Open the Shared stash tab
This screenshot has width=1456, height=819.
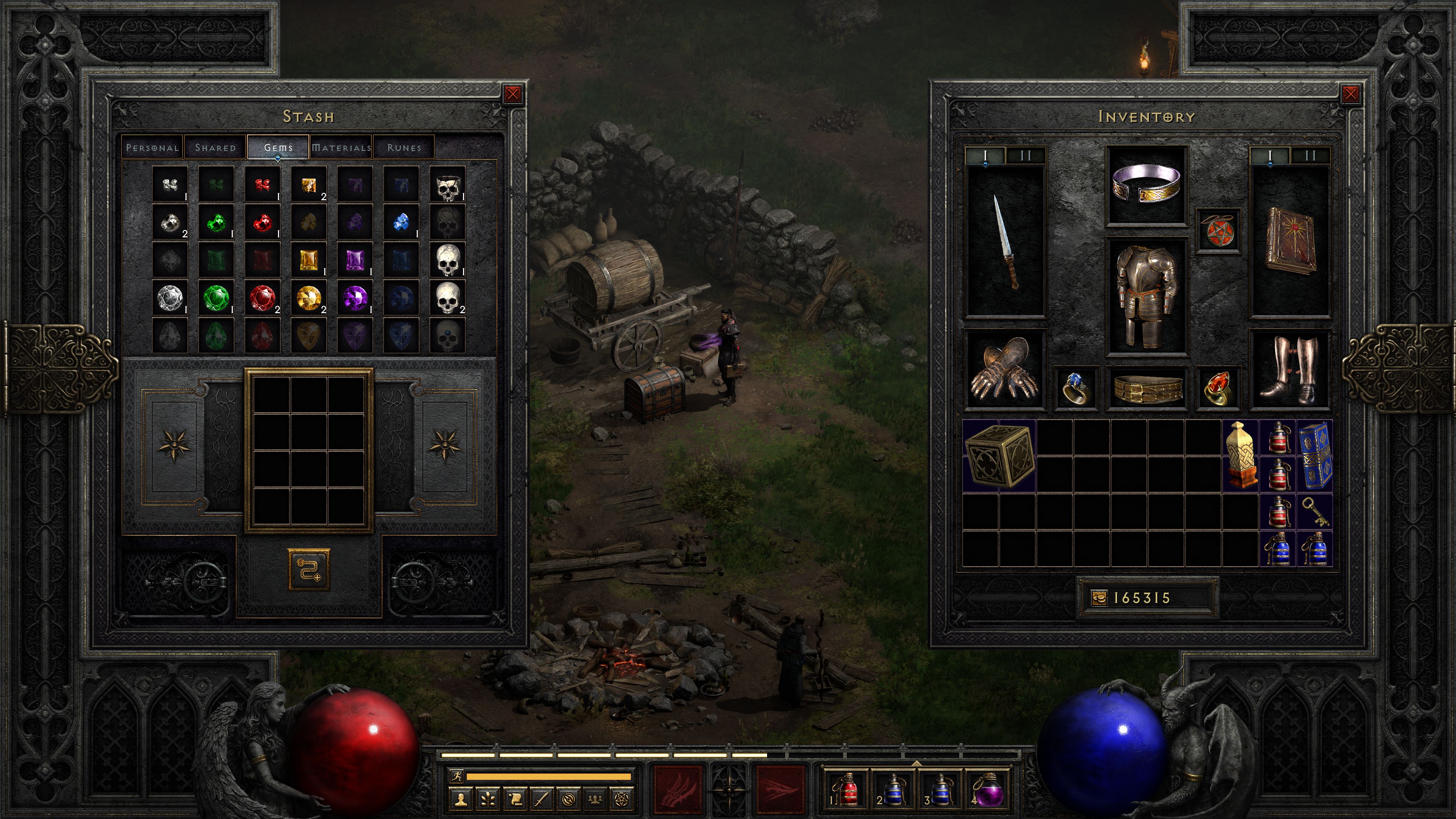[x=215, y=147]
